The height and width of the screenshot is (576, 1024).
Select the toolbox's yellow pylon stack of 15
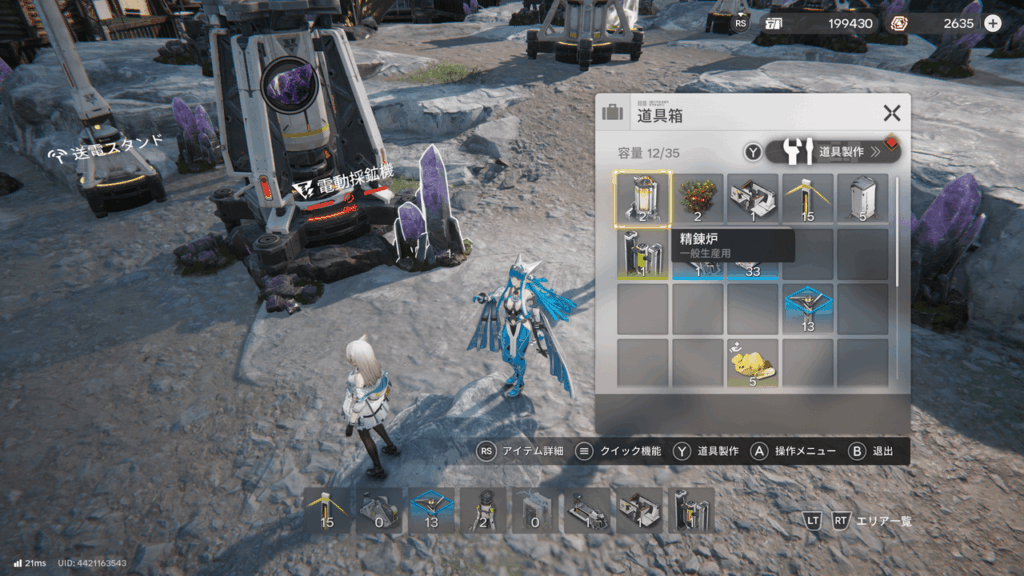coord(807,198)
